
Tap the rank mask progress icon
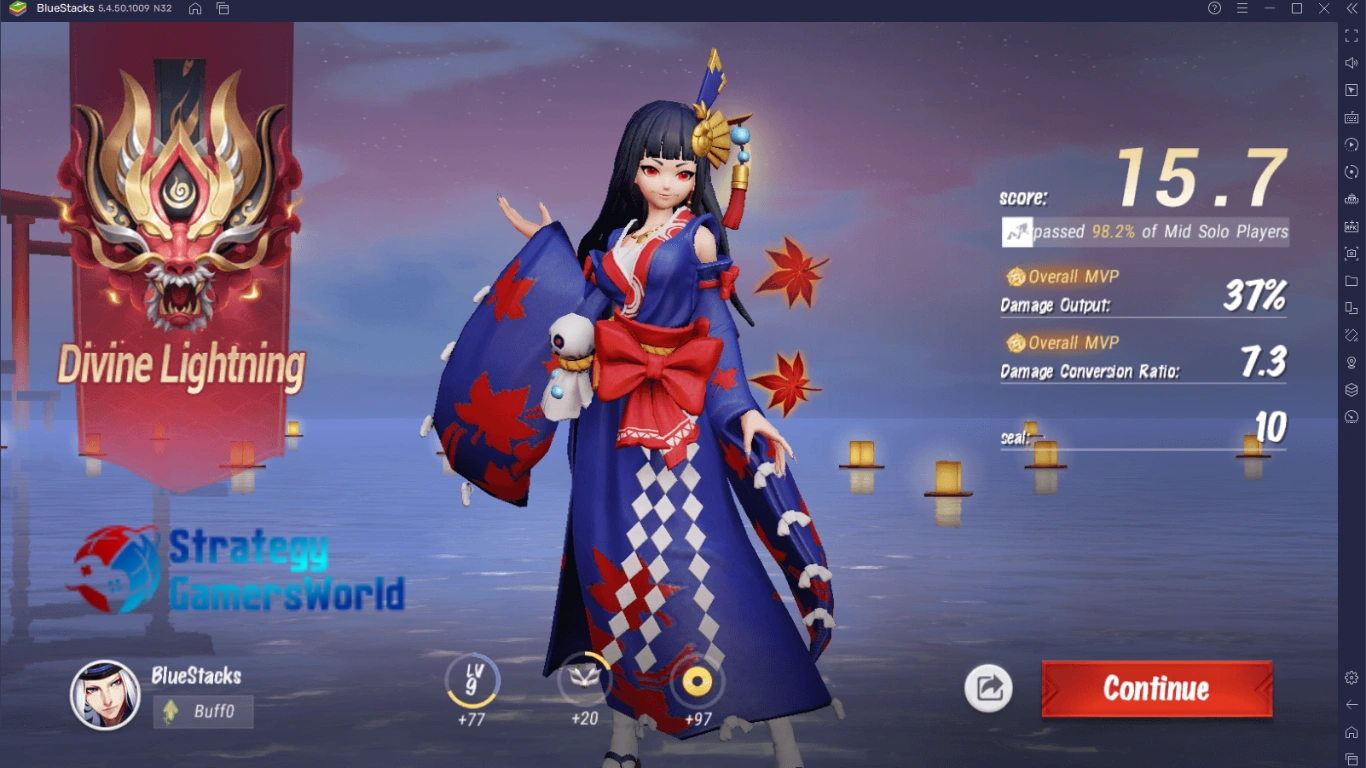click(584, 682)
